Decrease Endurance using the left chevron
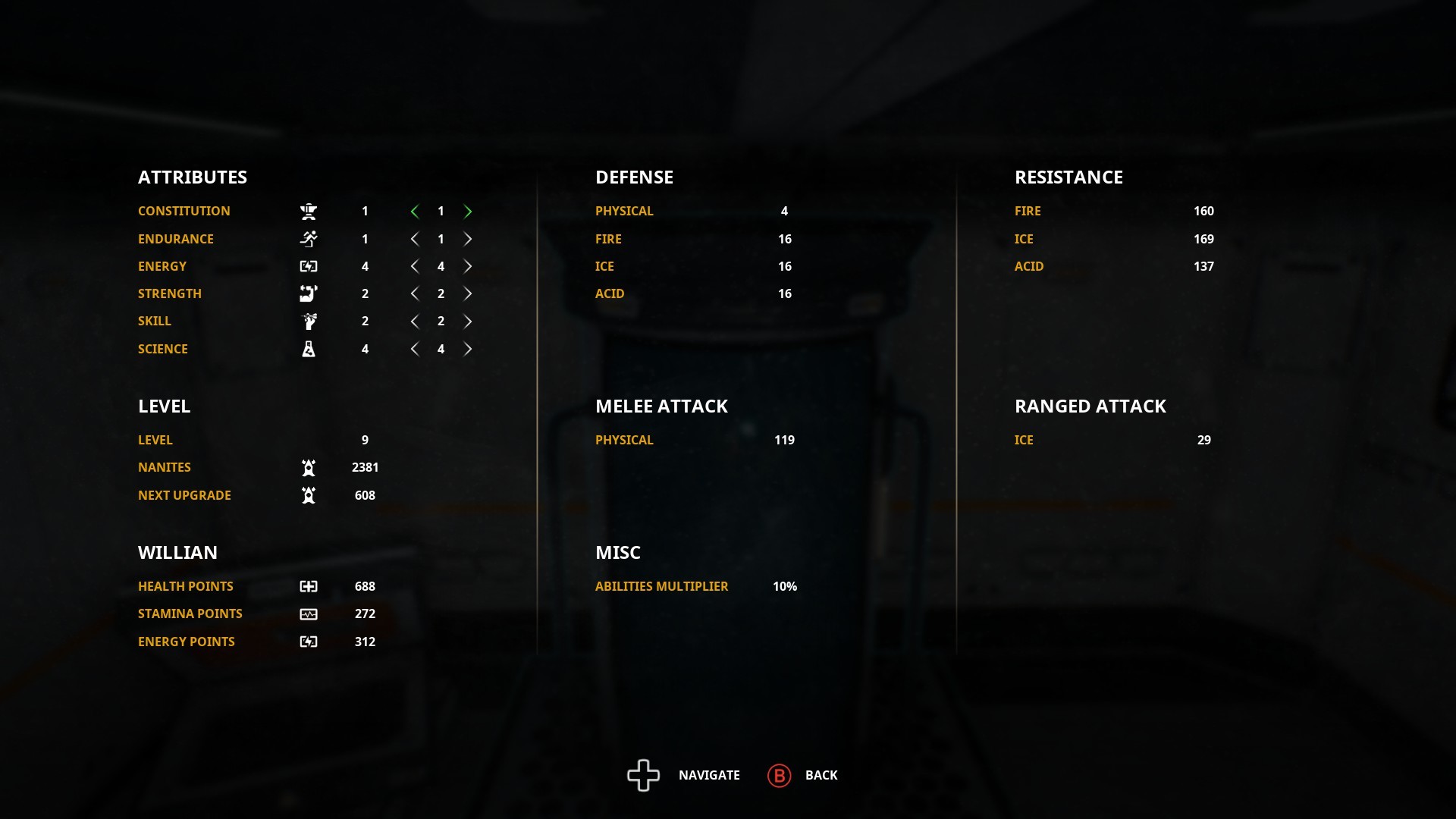Image resolution: width=1456 pixels, height=819 pixels. (415, 239)
